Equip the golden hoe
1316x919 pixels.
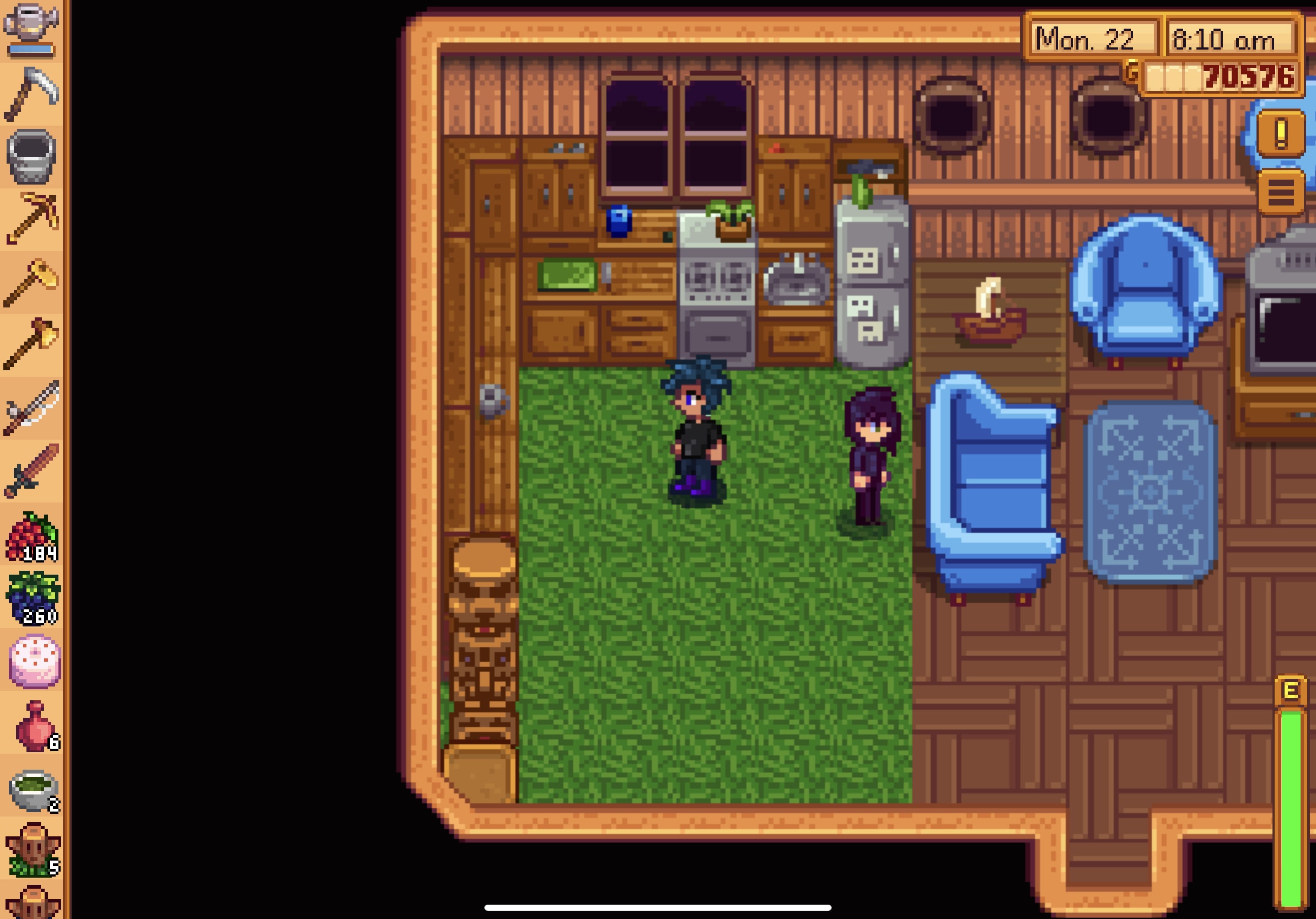coord(31,281)
